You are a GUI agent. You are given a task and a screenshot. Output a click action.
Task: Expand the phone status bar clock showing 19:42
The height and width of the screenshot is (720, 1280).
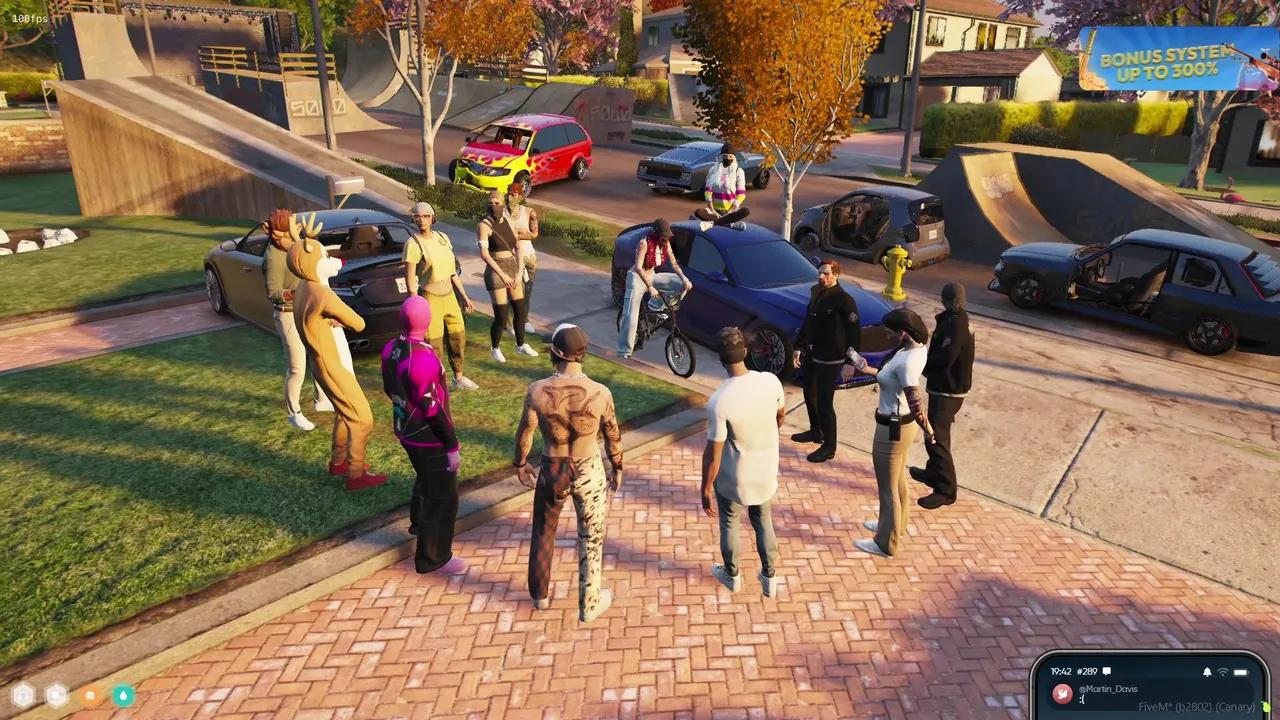click(x=1060, y=671)
